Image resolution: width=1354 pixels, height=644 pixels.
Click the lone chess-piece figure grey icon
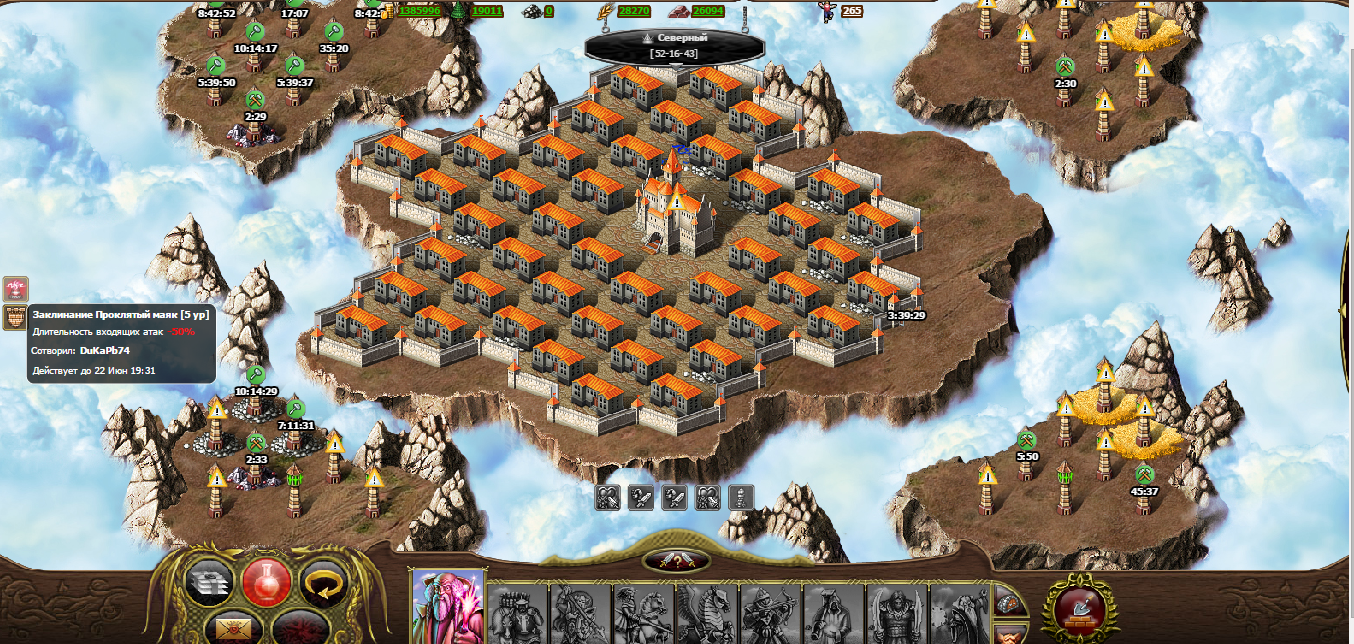coord(741,497)
